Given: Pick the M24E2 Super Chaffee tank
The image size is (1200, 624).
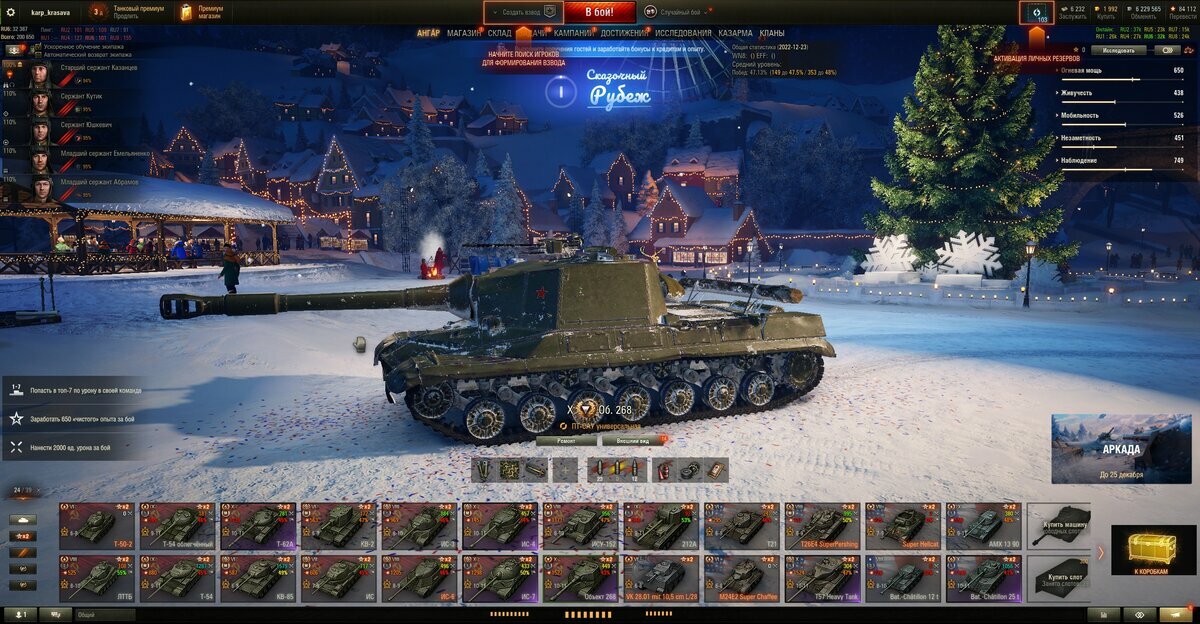Looking at the screenshot, I should tap(742, 578).
